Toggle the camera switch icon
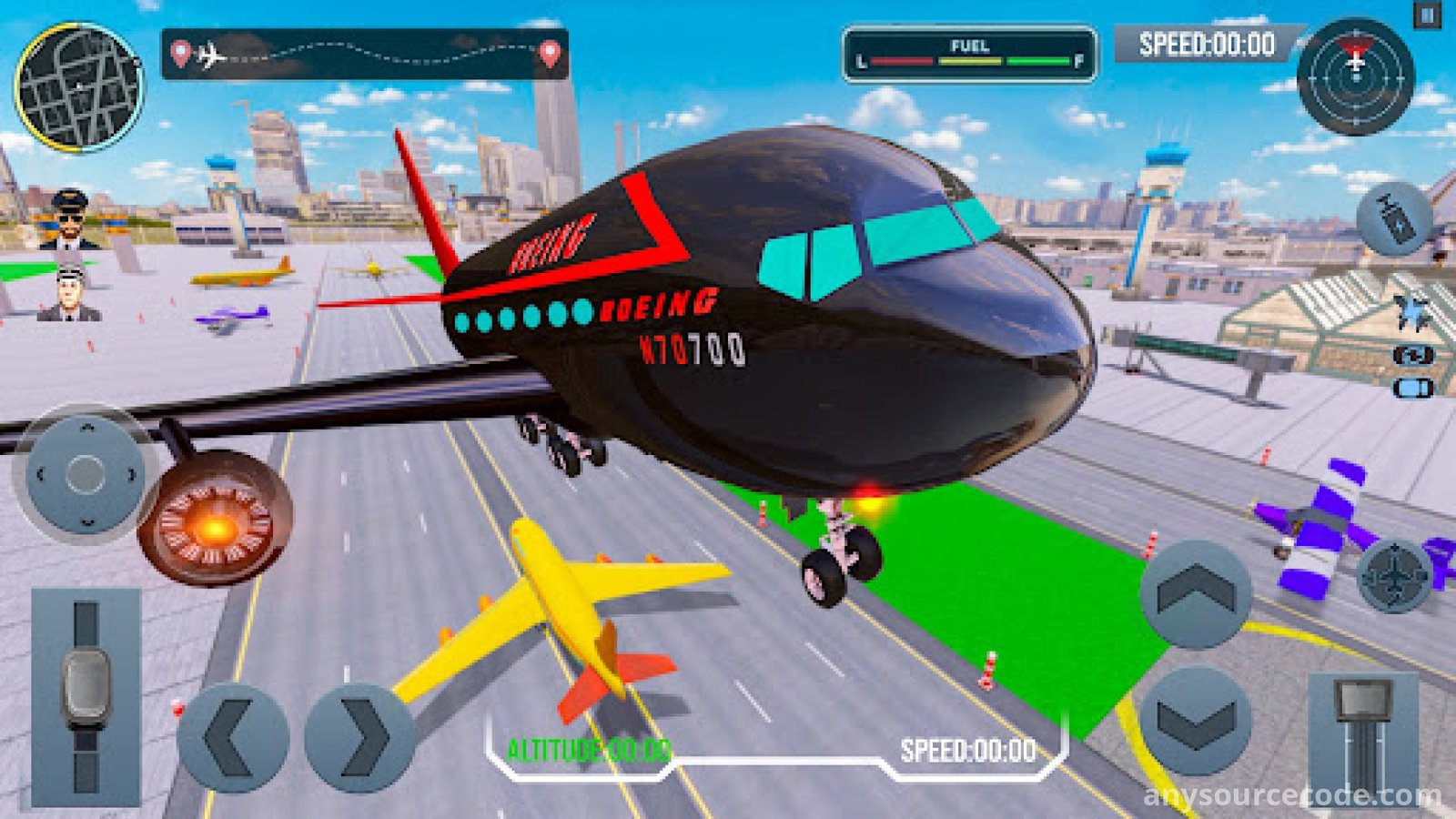This screenshot has height=819, width=1456. coord(1412,356)
